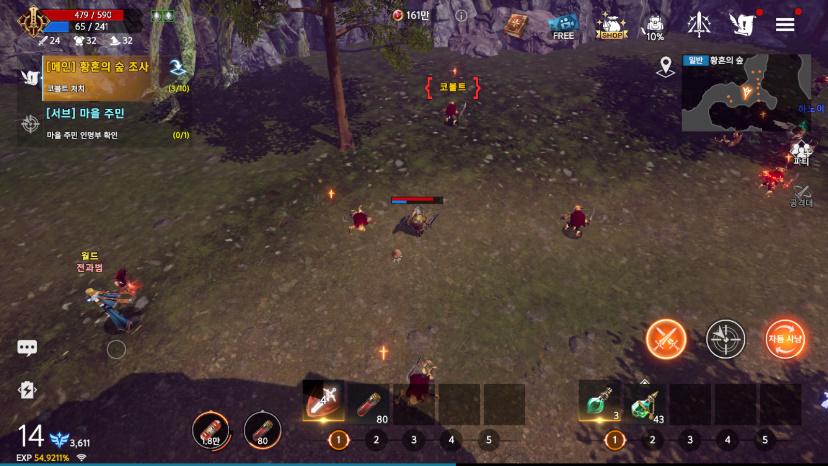Open the backpack inventory showing 10%
Viewport: 828px width, 466px height.
(x=654, y=25)
